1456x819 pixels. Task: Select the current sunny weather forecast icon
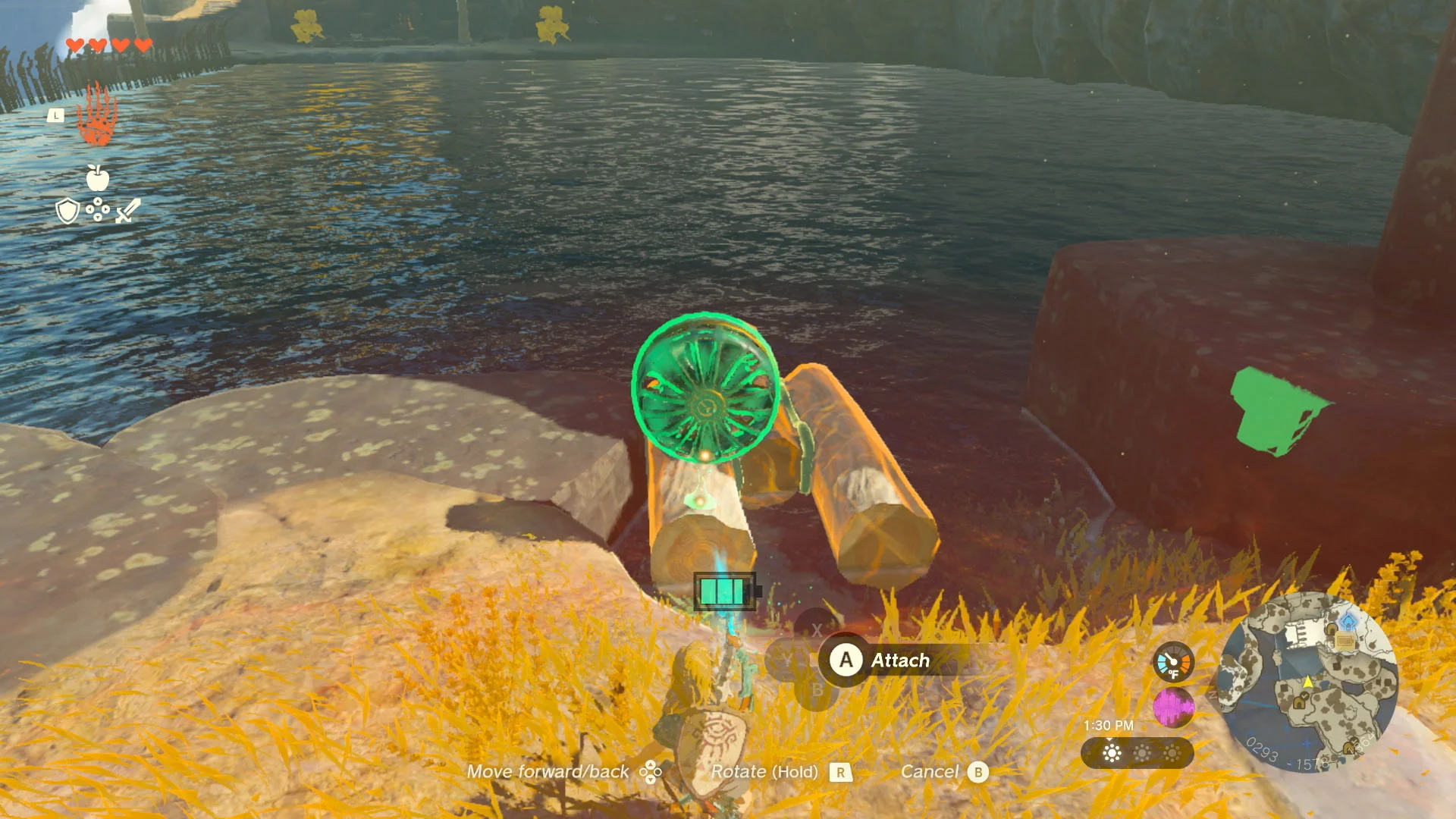click(1112, 752)
